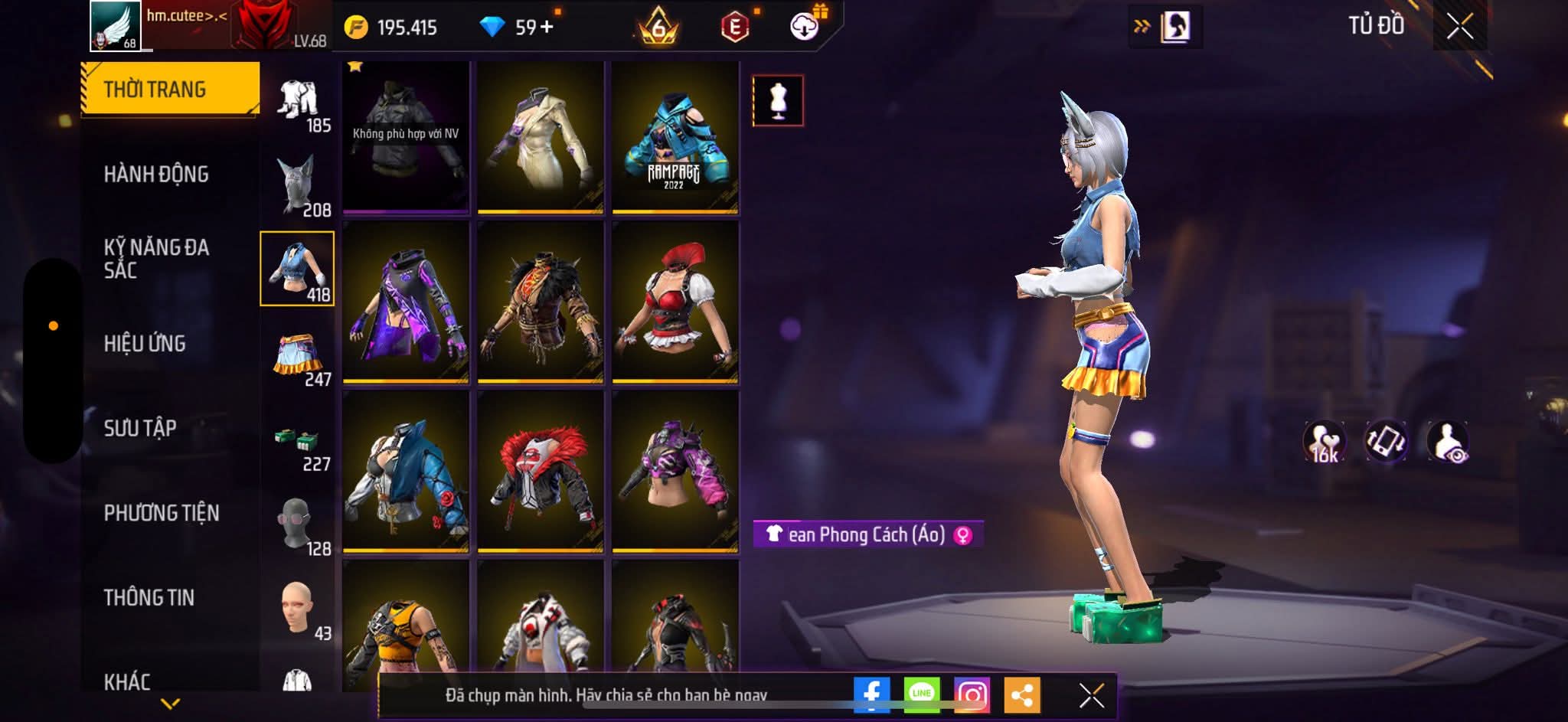Image resolution: width=1568 pixels, height=722 pixels.
Task: Dismiss the screenshot share banner
Action: [x=1091, y=695]
